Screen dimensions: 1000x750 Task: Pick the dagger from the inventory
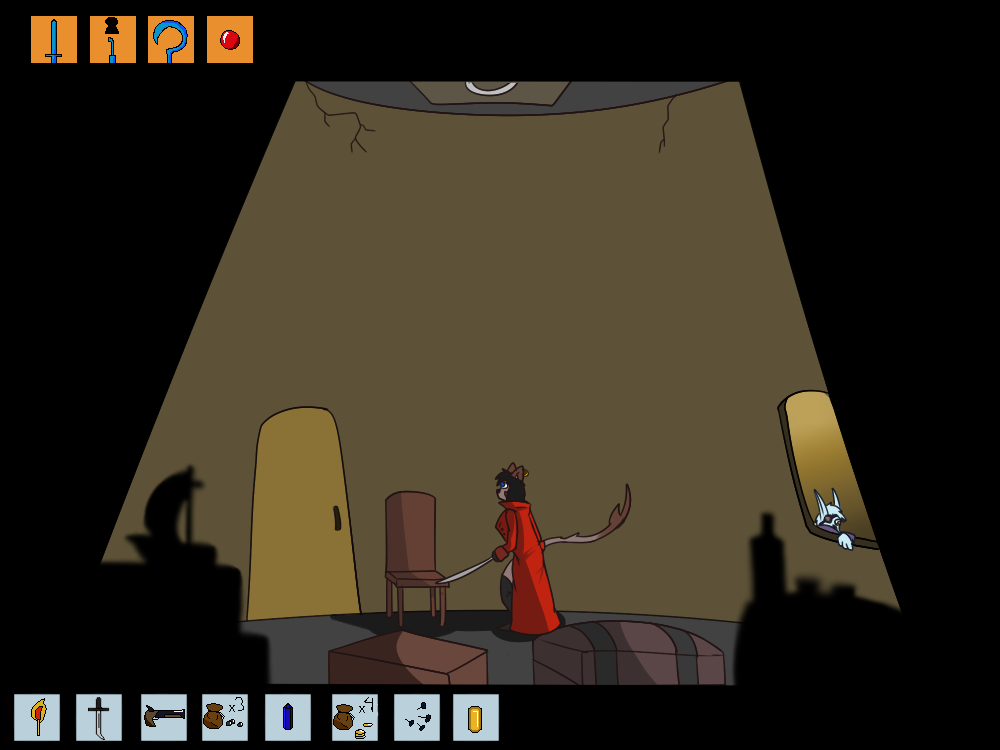[99, 718]
